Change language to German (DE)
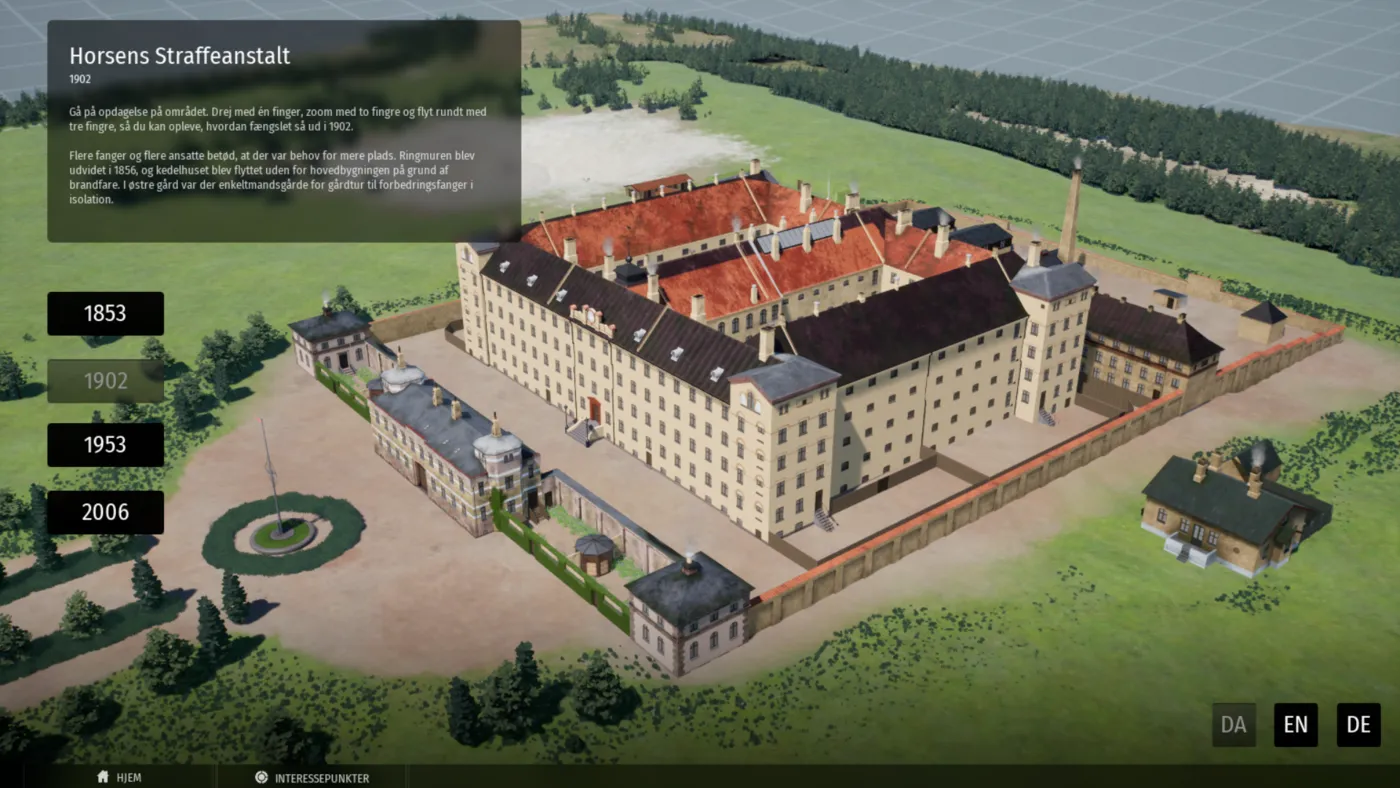 coord(1358,725)
